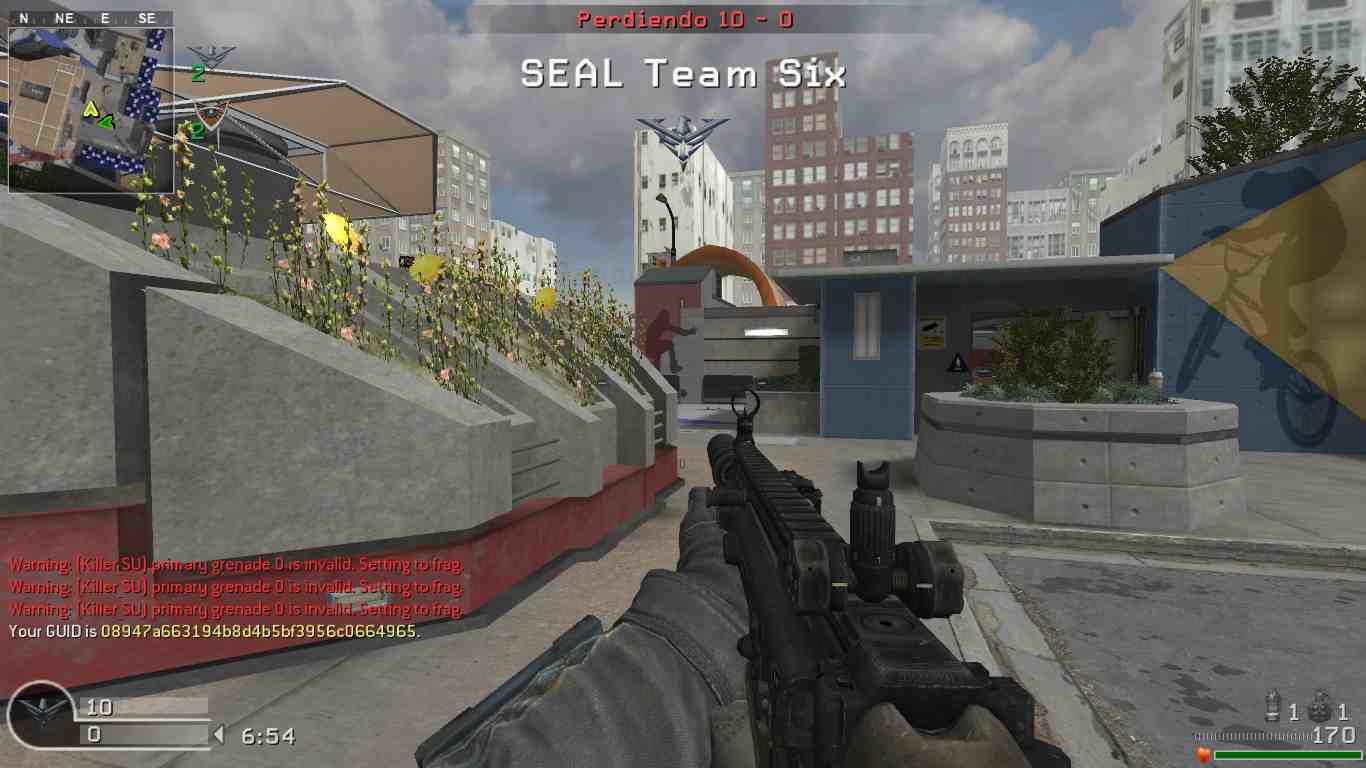Viewport: 1366px width, 768px height.
Task: Select the circular SEAL faction emblem by the score
Action: pyautogui.click(x=41, y=716)
